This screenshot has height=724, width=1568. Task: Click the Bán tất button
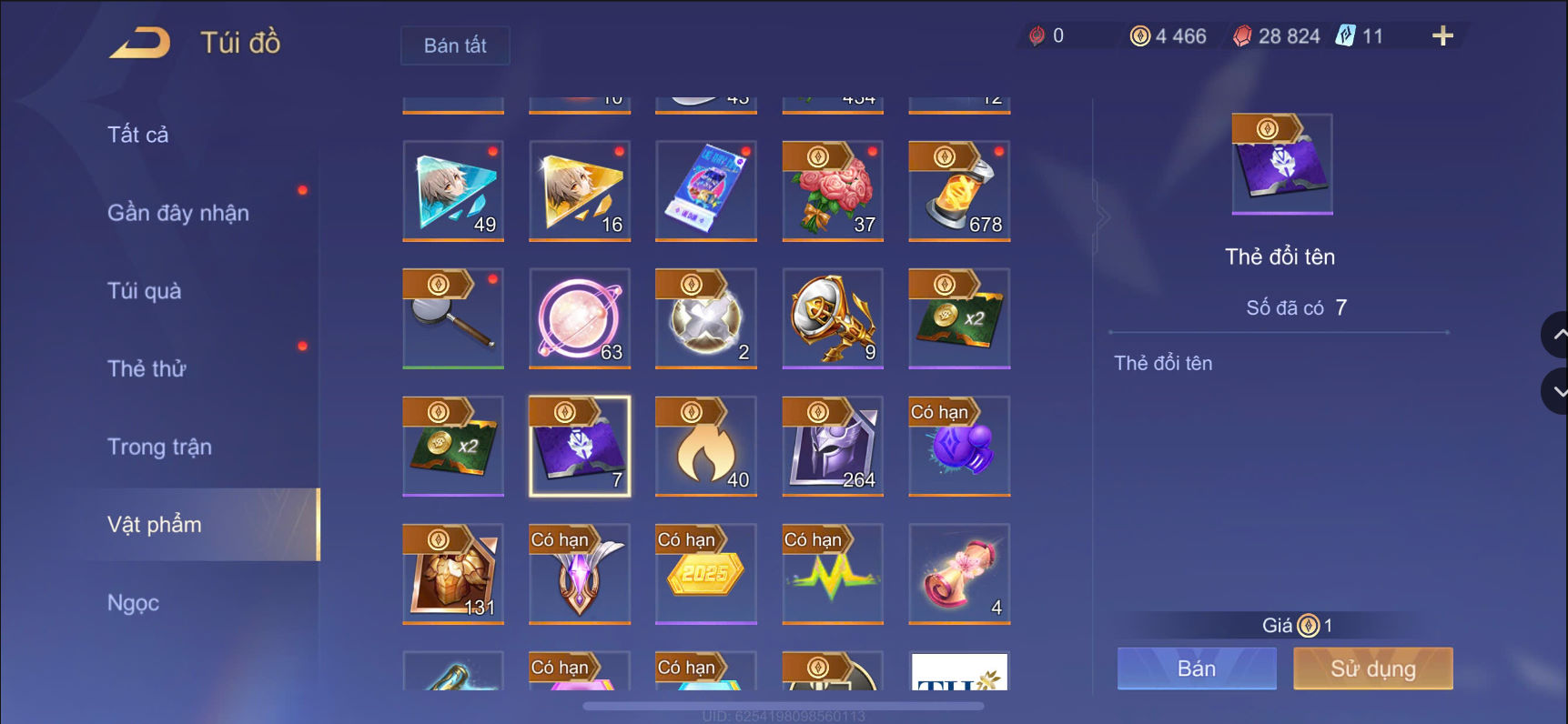tap(454, 45)
